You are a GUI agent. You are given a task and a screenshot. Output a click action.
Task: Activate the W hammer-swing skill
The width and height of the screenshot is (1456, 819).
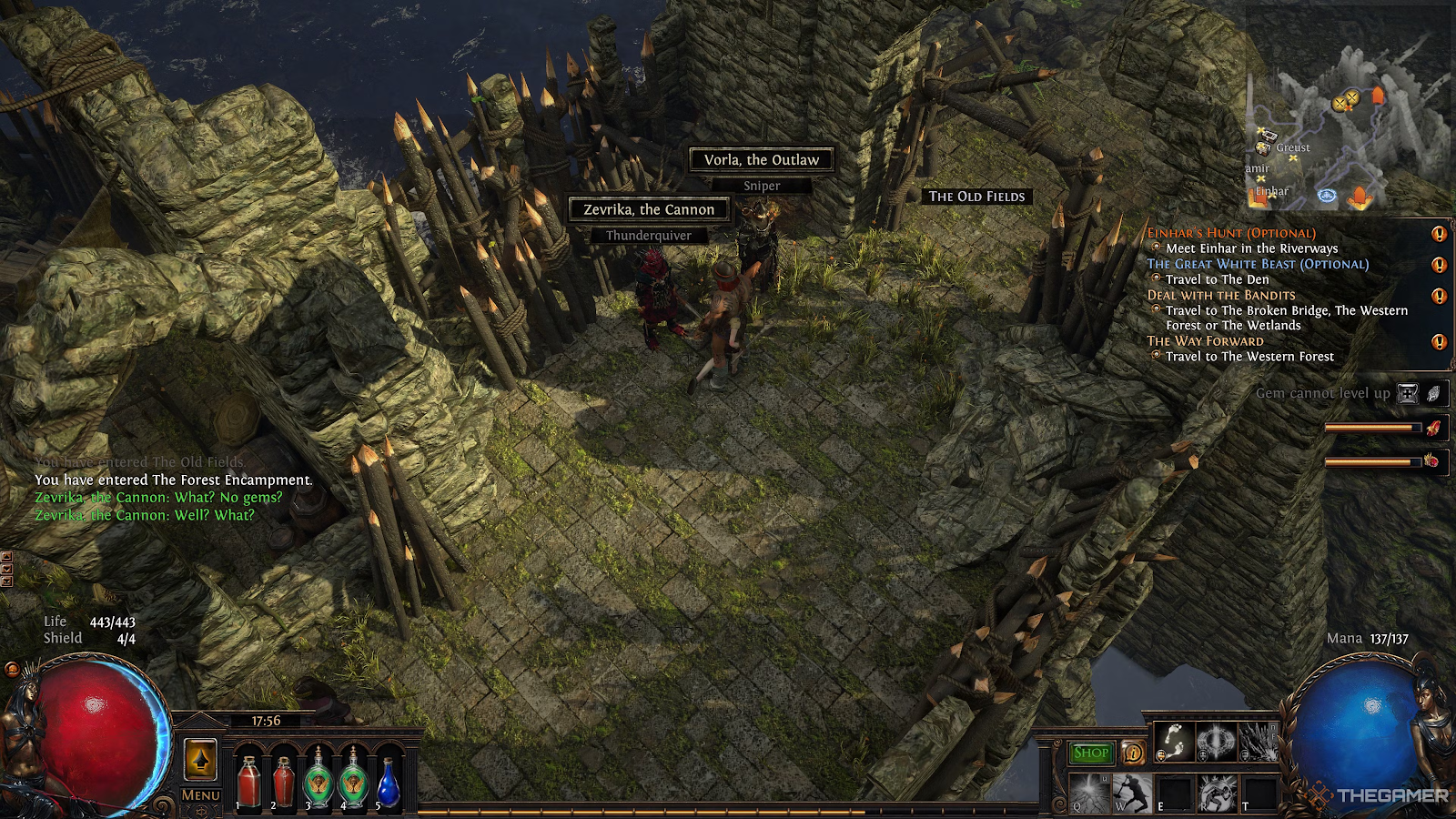tap(1131, 793)
